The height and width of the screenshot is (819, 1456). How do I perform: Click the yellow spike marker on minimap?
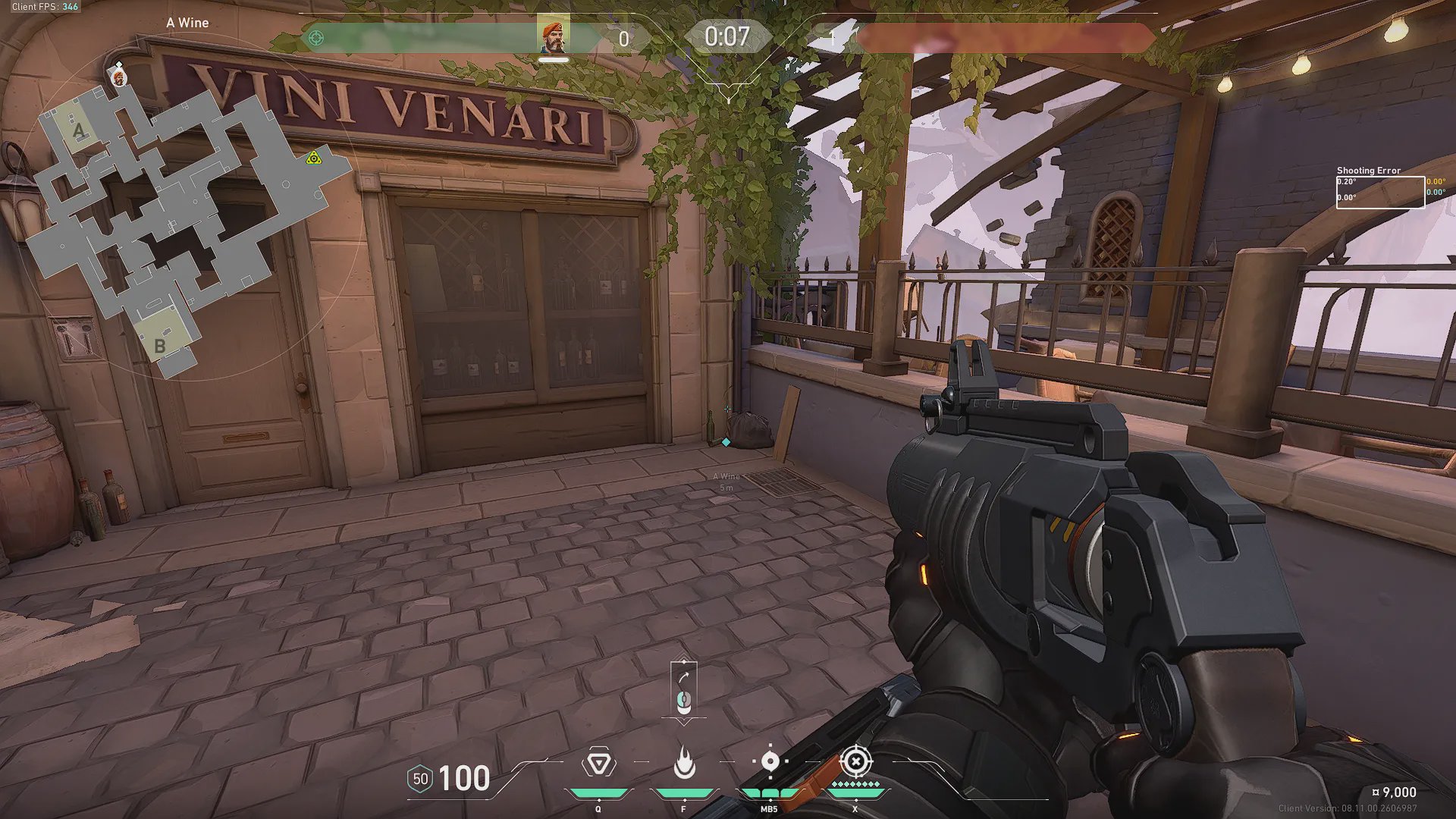point(313,158)
